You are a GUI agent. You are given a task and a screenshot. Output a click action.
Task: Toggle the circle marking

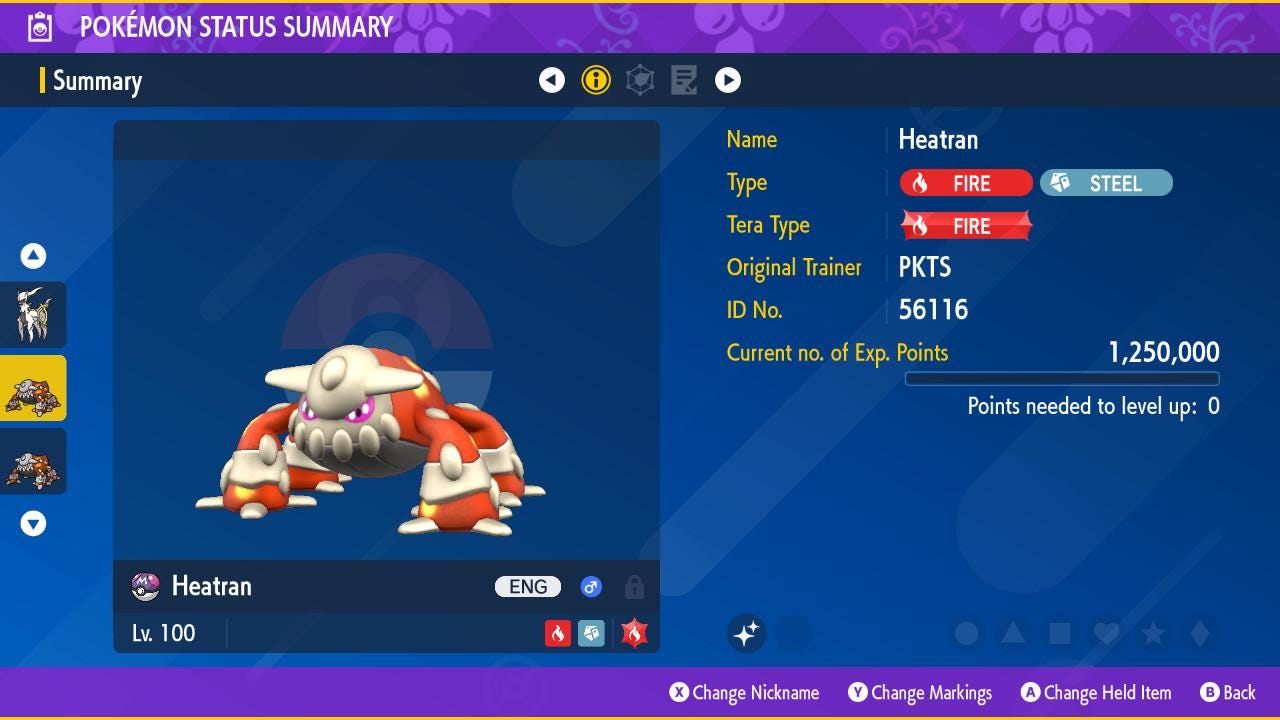(x=966, y=633)
